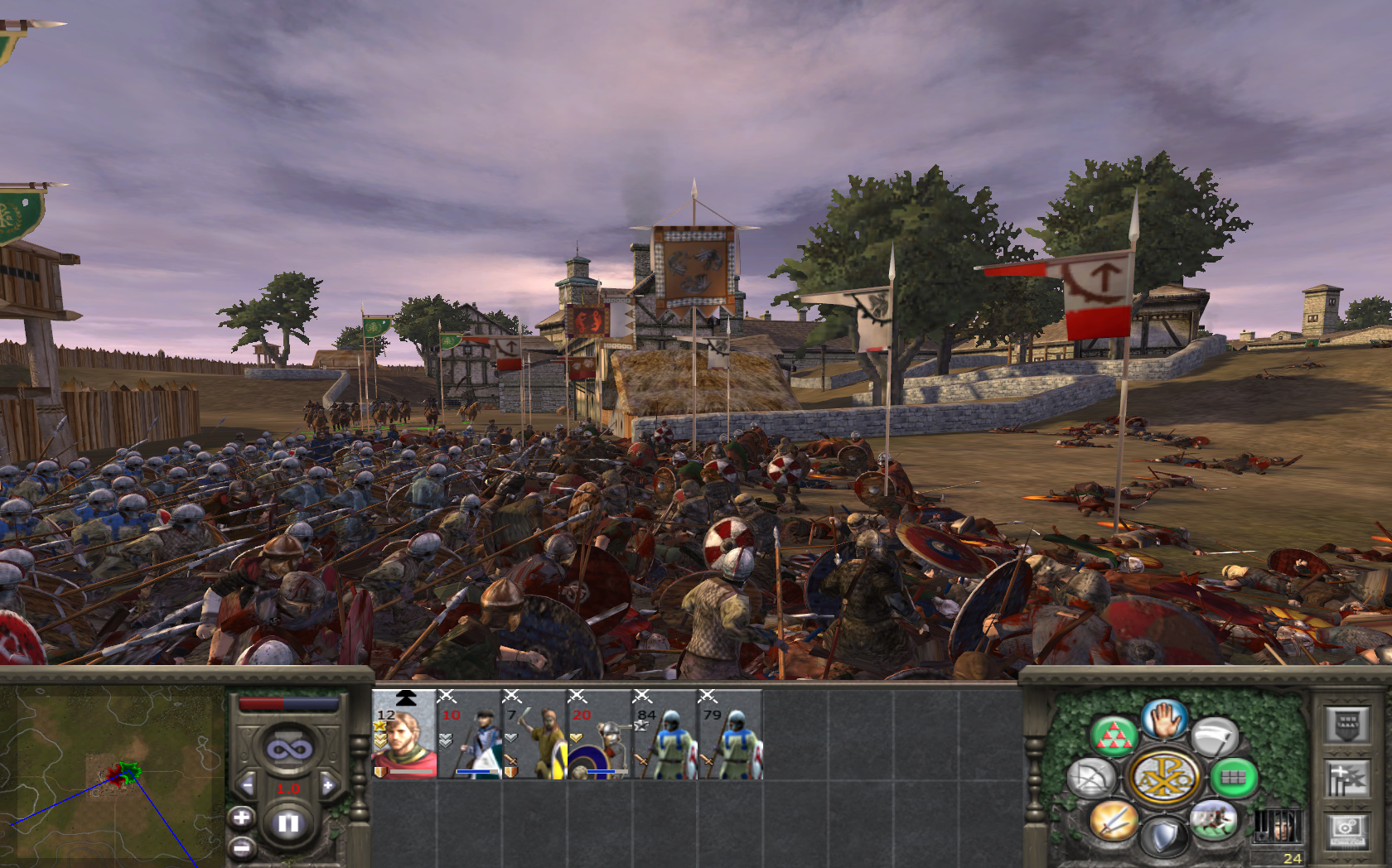This screenshot has width=1392, height=868.
Task: Zoom in the minimap with plus button
Action: pyautogui.click(x=241, y=818)
